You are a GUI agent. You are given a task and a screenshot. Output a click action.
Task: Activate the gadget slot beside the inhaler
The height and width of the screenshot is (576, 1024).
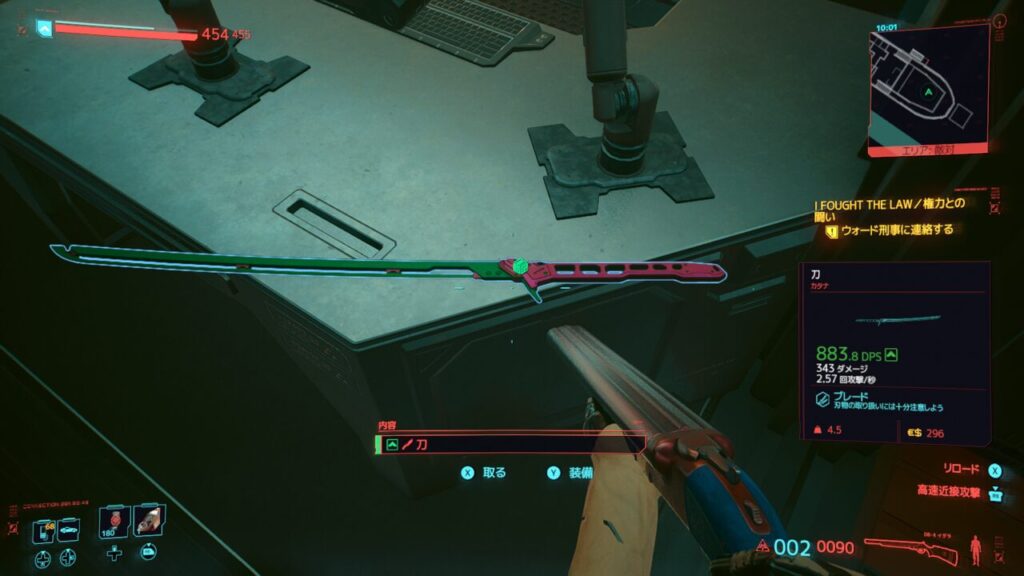pos(148,522)
